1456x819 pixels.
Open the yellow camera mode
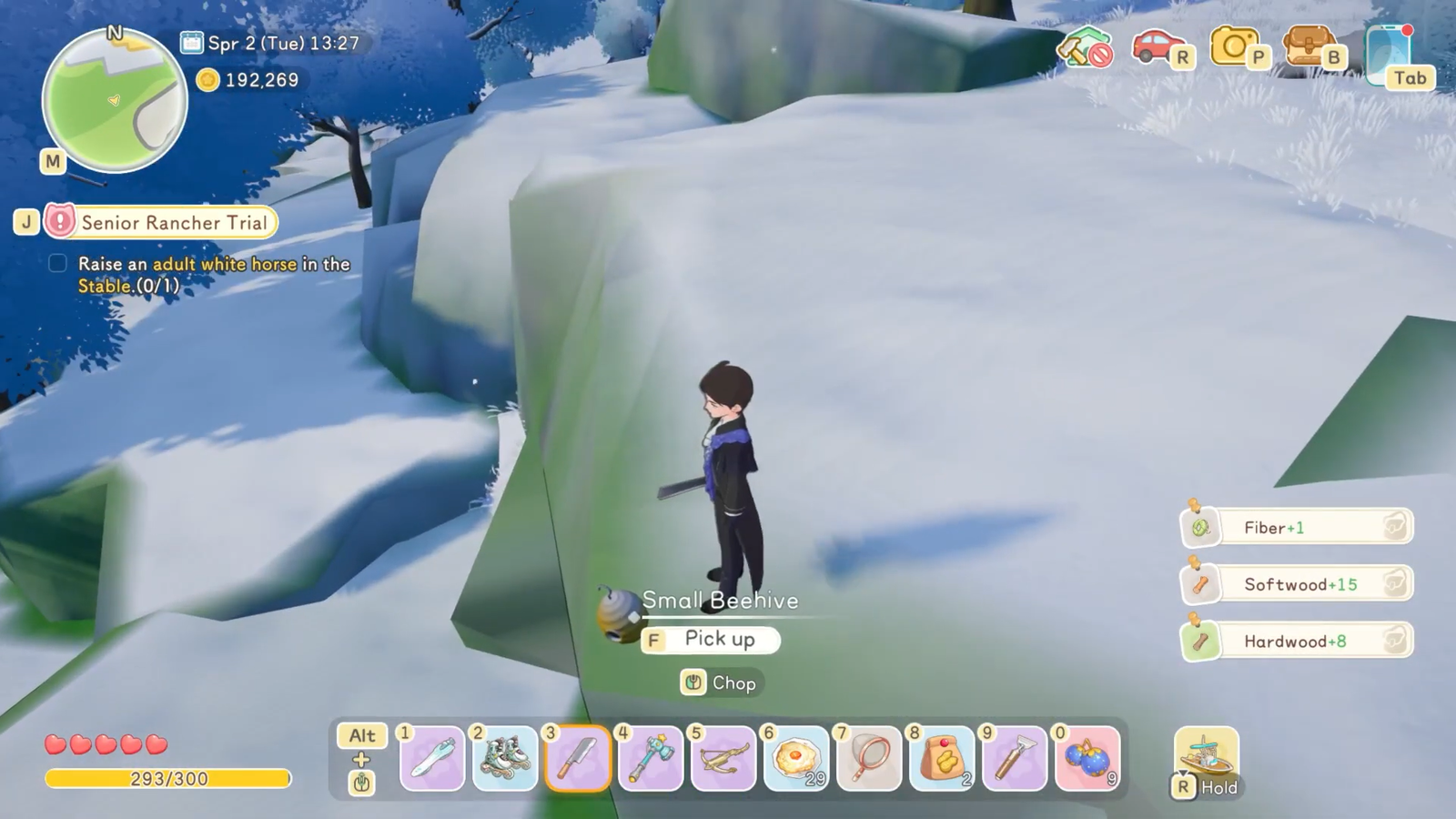click(x=1232, y=45)
